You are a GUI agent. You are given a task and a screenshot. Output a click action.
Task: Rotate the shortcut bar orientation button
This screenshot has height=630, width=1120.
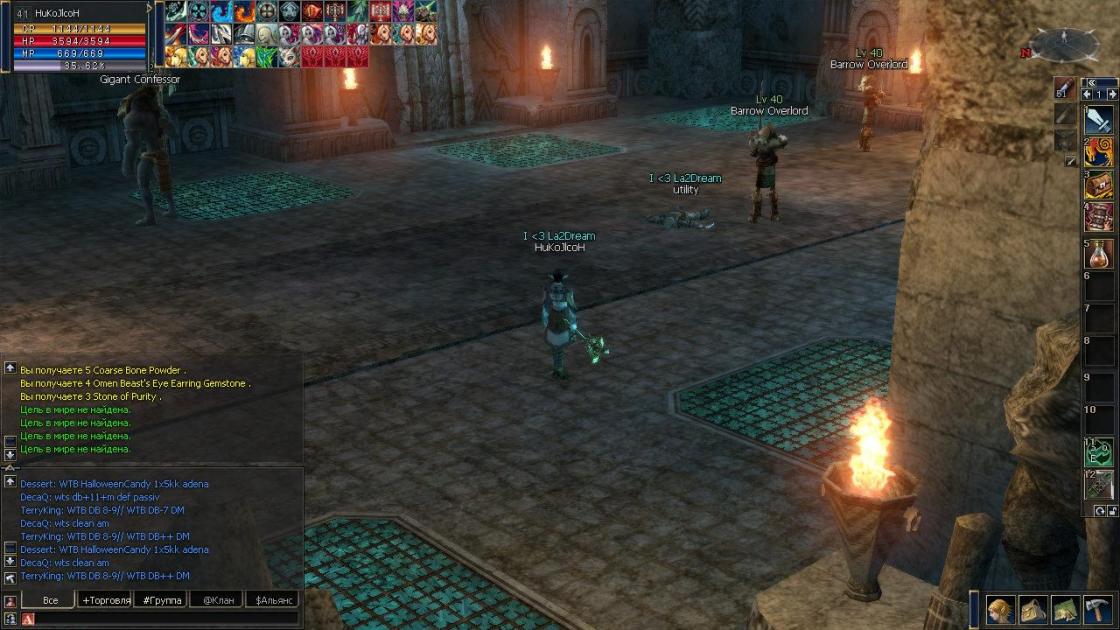click(1100, 511)
